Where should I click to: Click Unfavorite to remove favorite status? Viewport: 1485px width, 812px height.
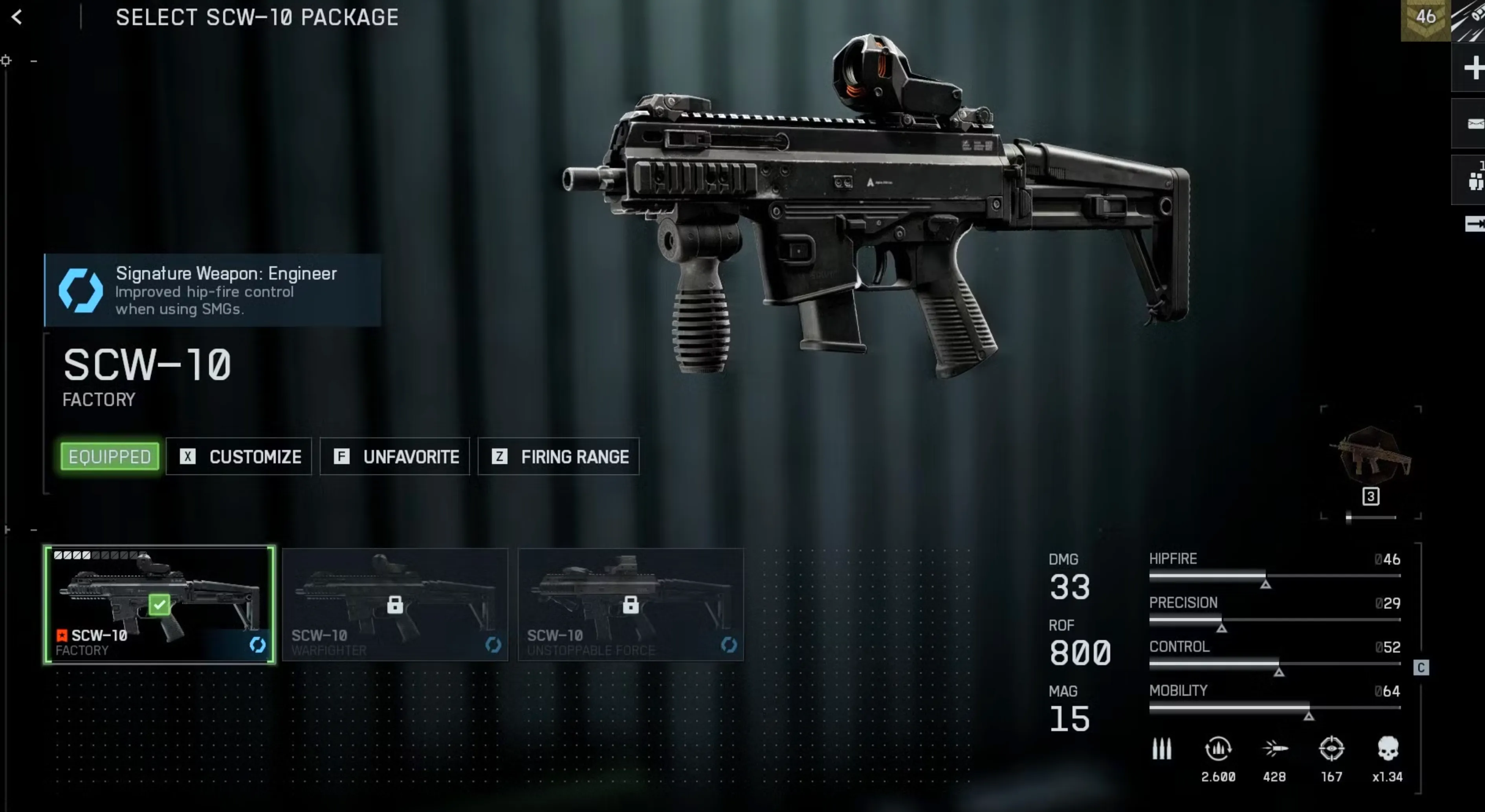pos(394,456)
